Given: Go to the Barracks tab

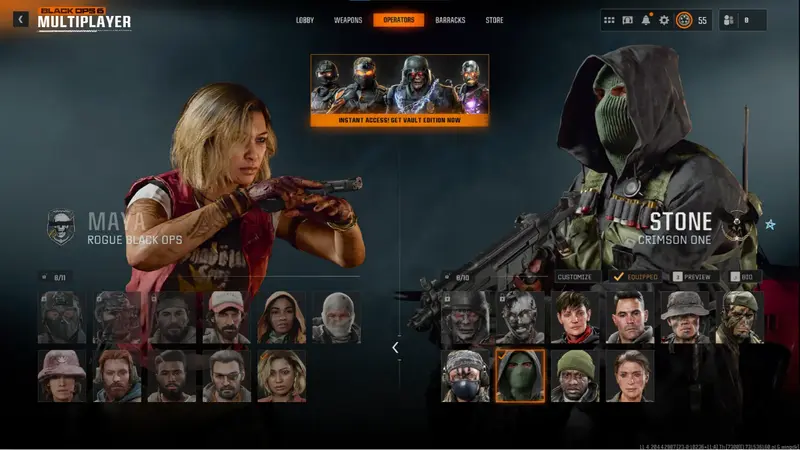Looking at the screenshot, I should coord(450,20).
